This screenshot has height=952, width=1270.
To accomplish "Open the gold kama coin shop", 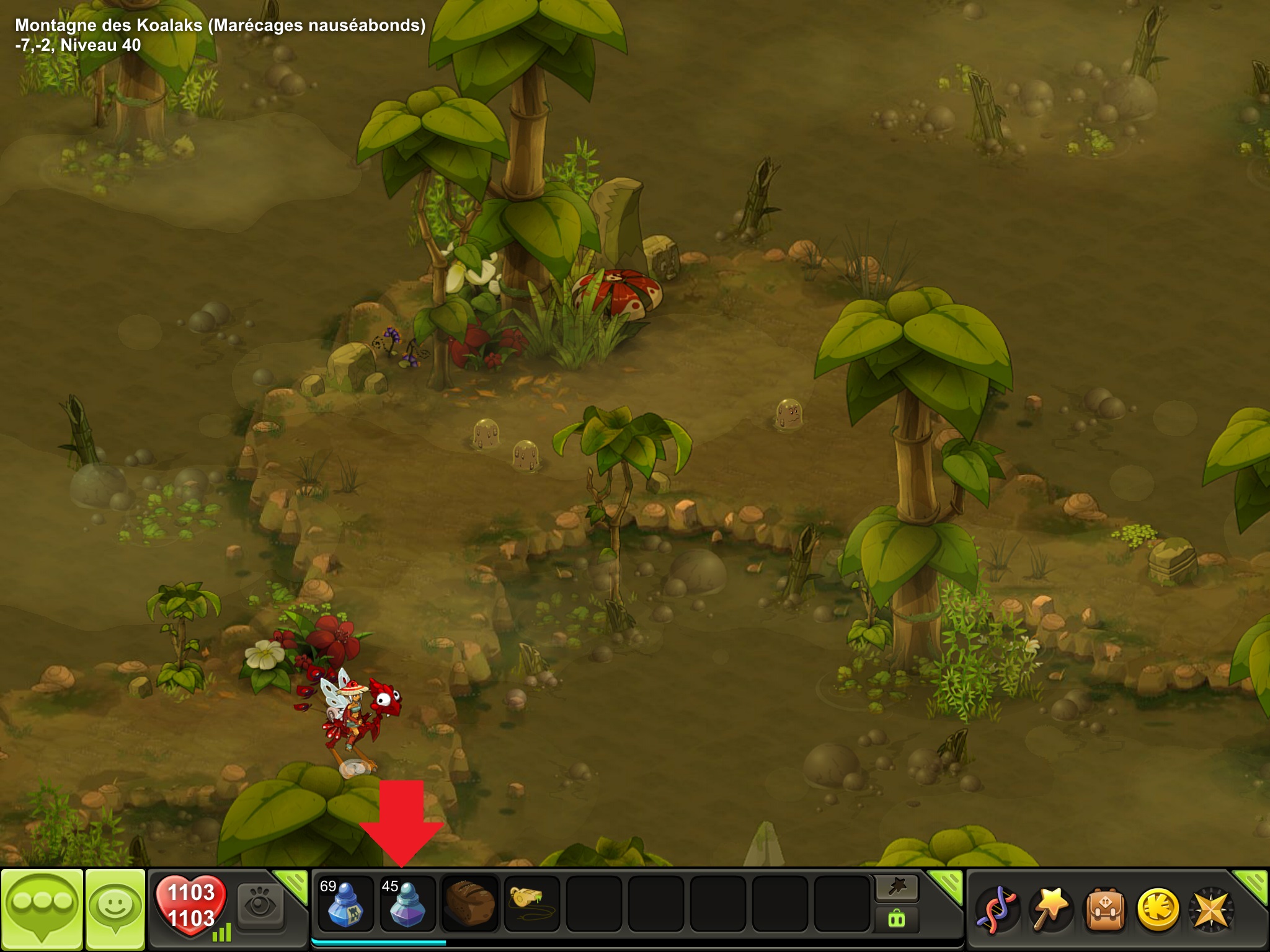I will point(1157,909).
